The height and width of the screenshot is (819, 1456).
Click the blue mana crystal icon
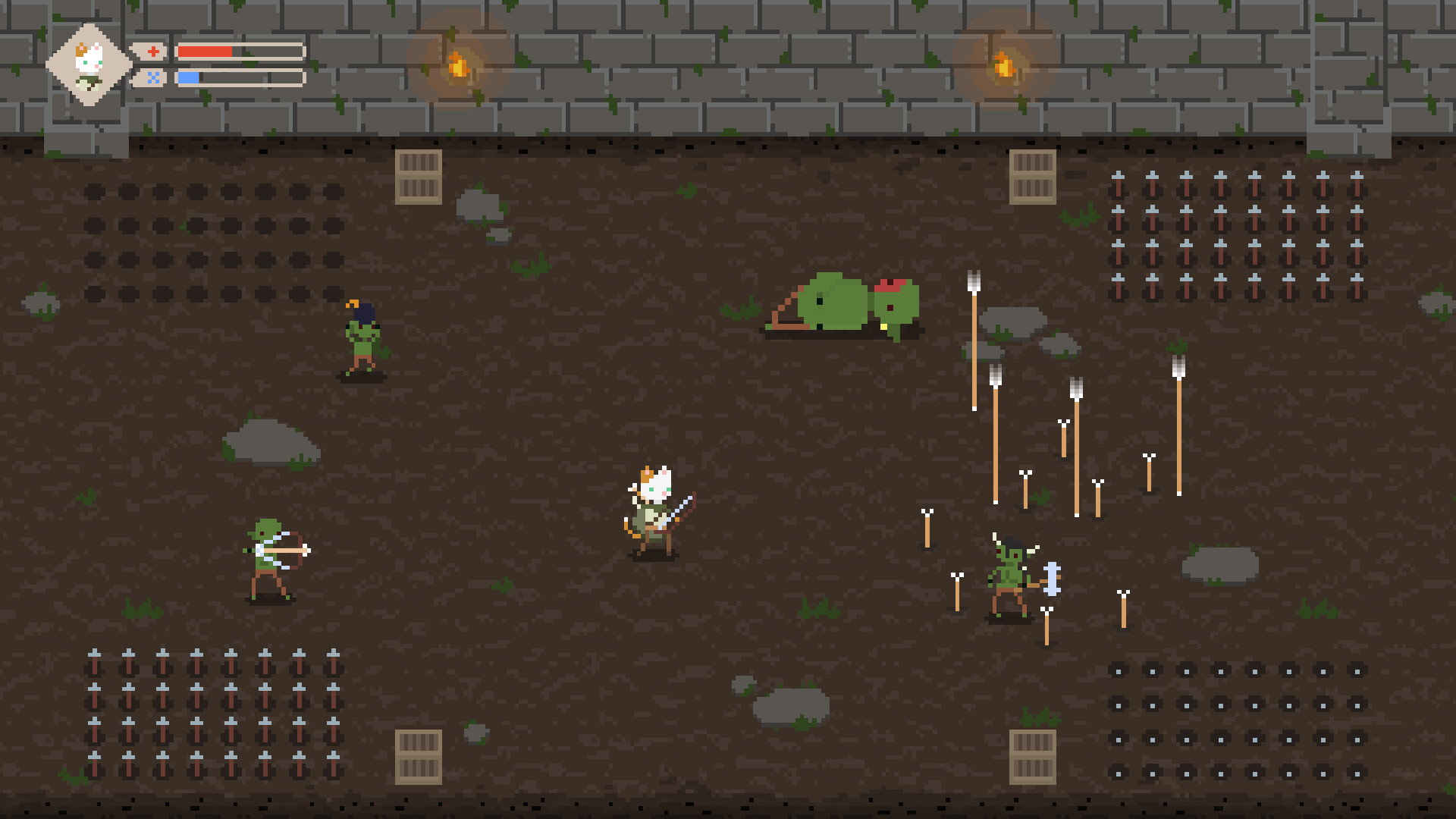(x=154, y=77)
